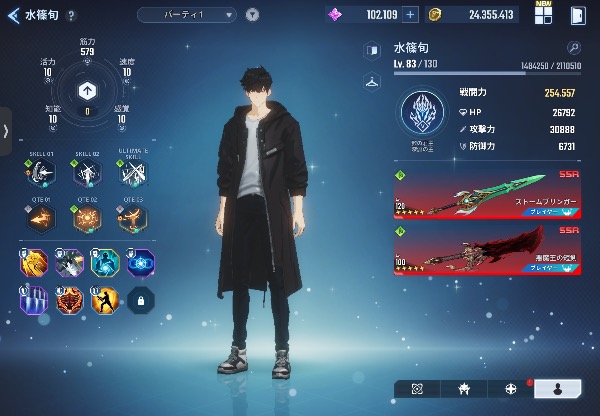
Task: Click the door exit icon
Action: click(x=577, y=15)
